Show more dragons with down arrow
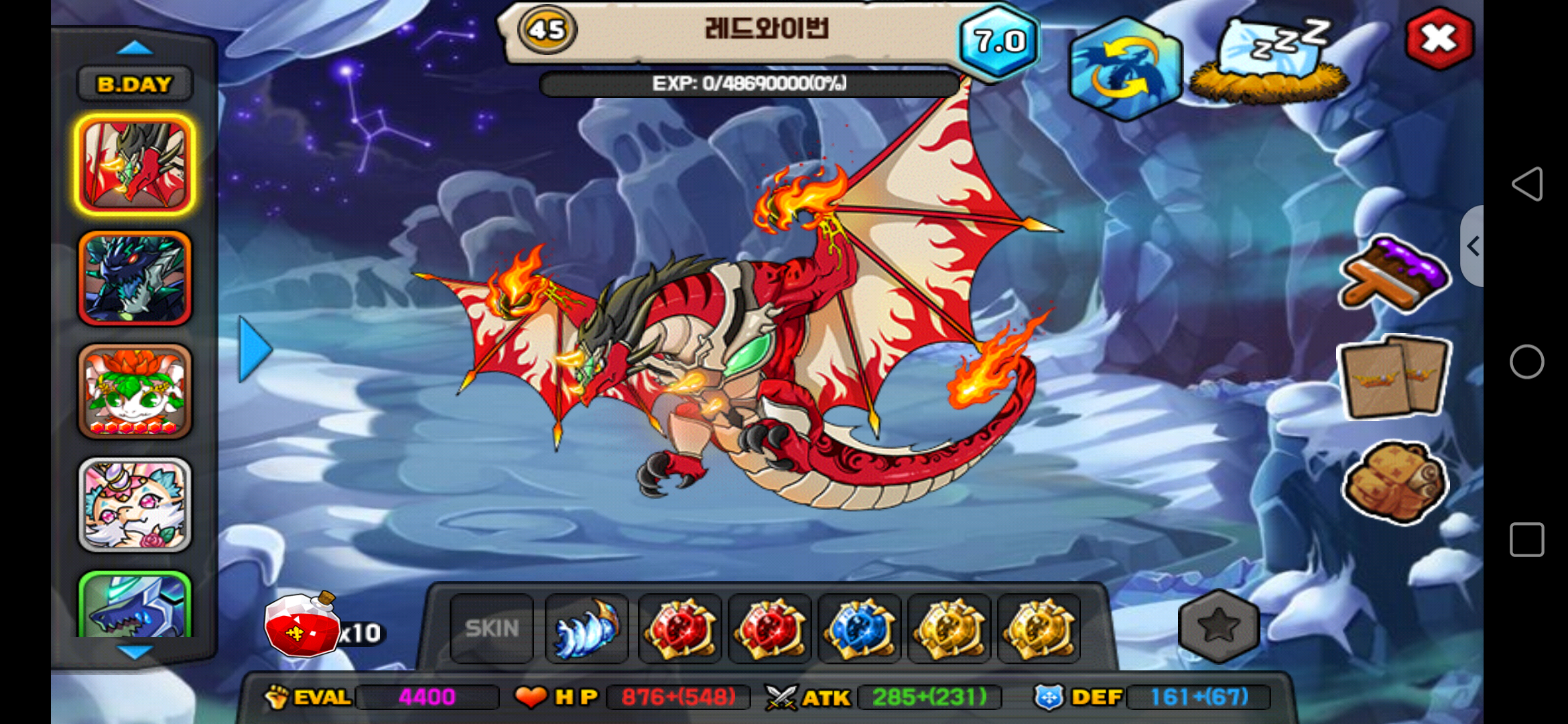 (x=135, y=651)
